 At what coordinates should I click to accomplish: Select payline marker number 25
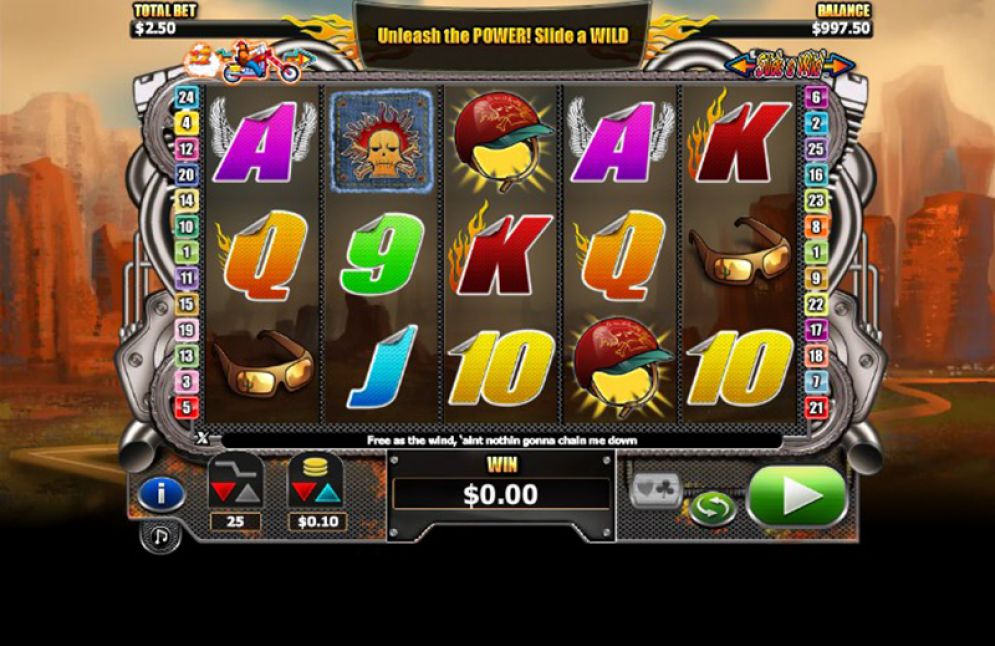[x=816, y=150]
